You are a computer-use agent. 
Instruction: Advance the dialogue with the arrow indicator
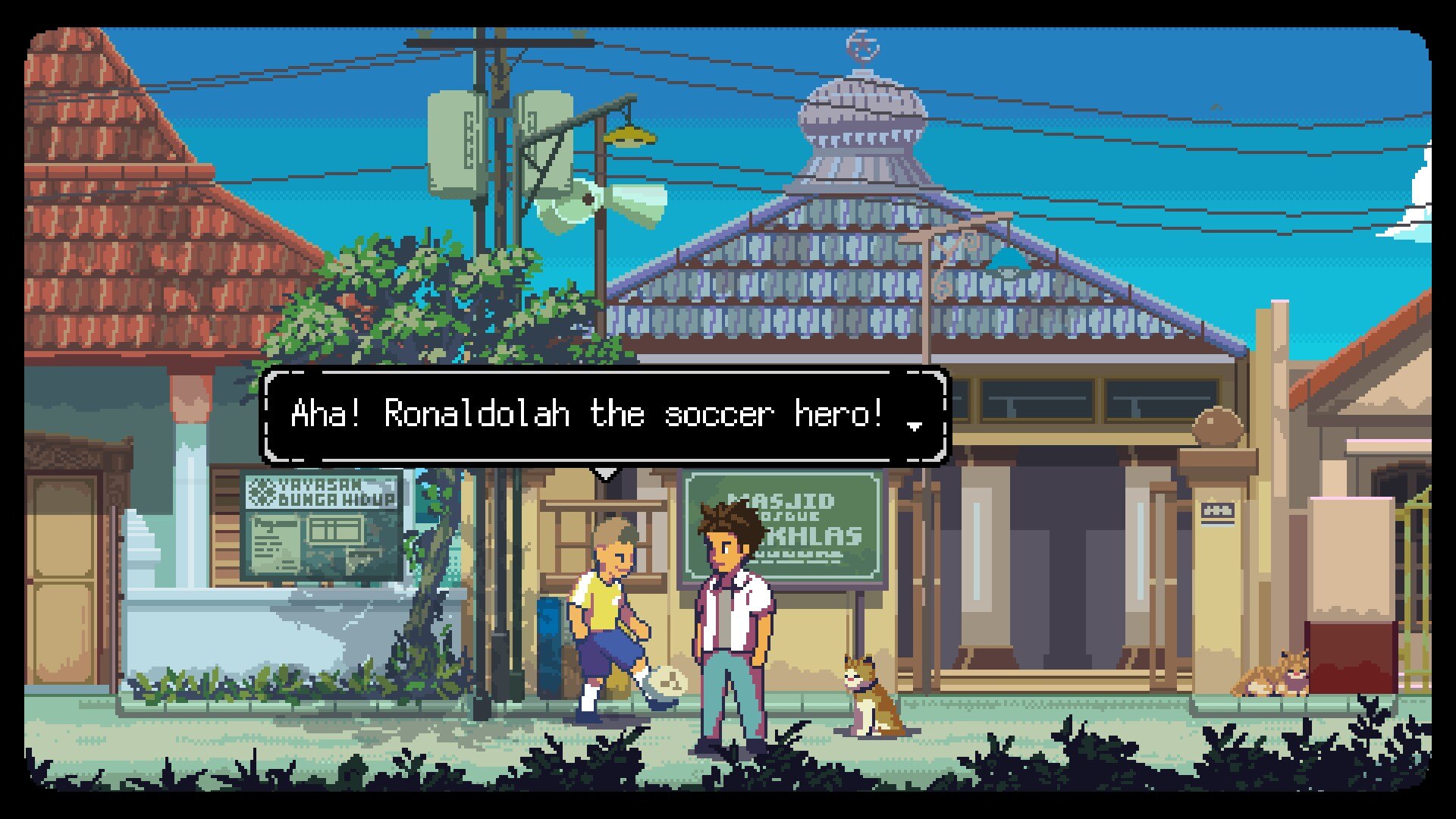pyautogui.click(x=915, y=426)
